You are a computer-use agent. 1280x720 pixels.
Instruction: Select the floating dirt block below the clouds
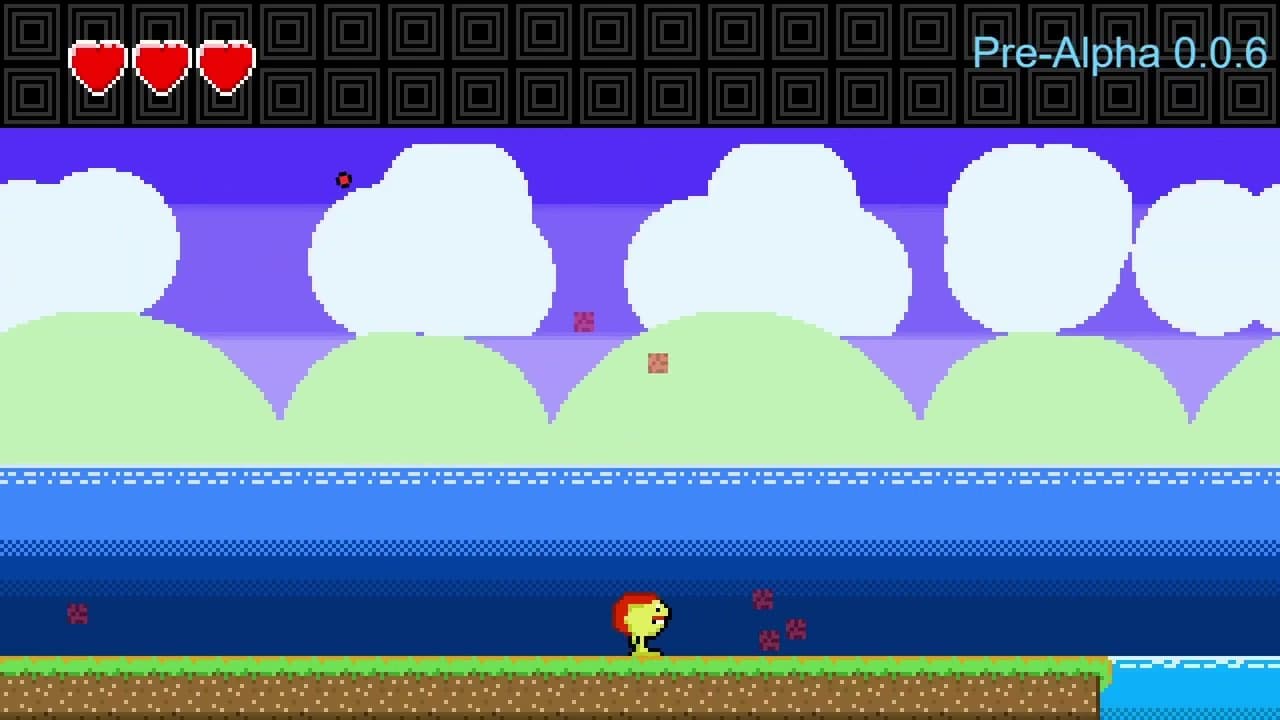point(583,322)
